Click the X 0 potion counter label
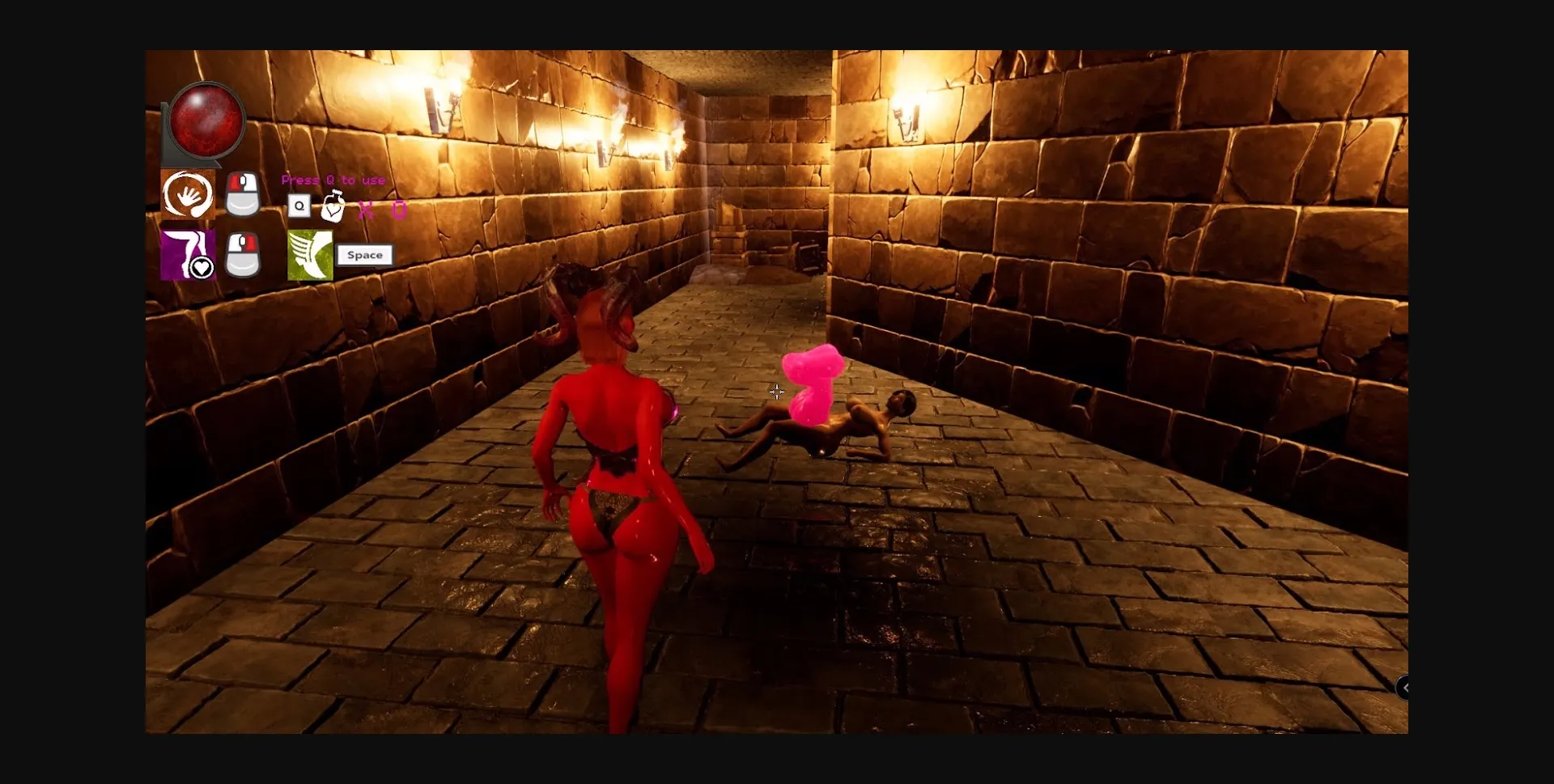The image size is (1554, 784). [381, 209]
